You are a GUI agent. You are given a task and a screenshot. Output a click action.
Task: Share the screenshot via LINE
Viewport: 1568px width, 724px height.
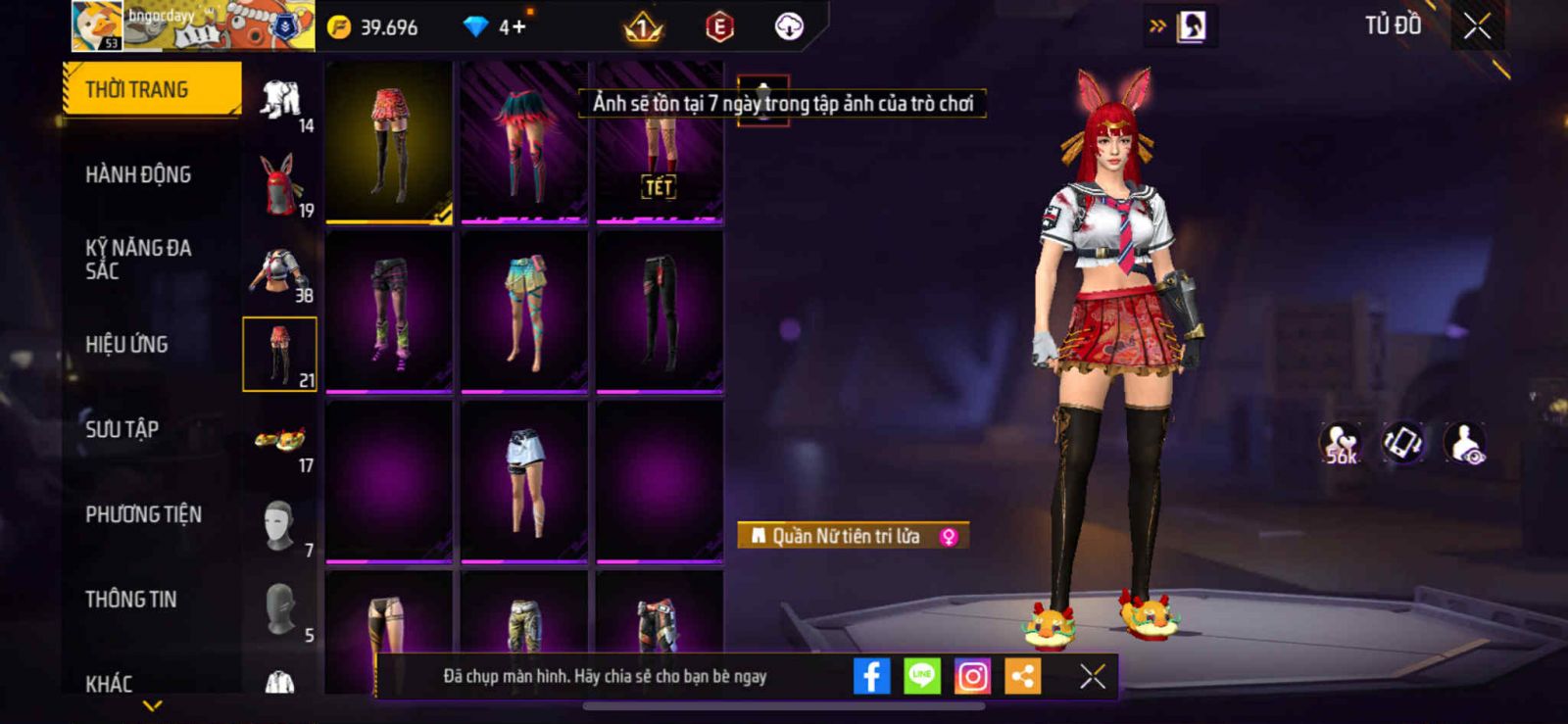921,676
